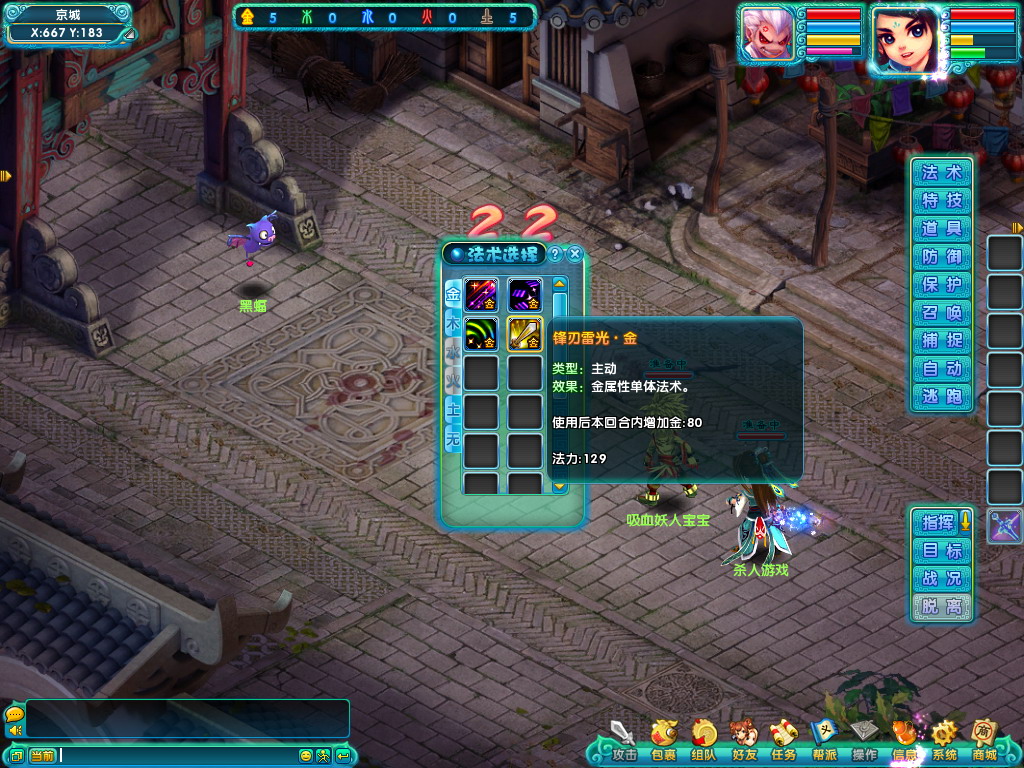Flee the battle with 逃跑
The image size is (1024, 768).
click(941, 396)
